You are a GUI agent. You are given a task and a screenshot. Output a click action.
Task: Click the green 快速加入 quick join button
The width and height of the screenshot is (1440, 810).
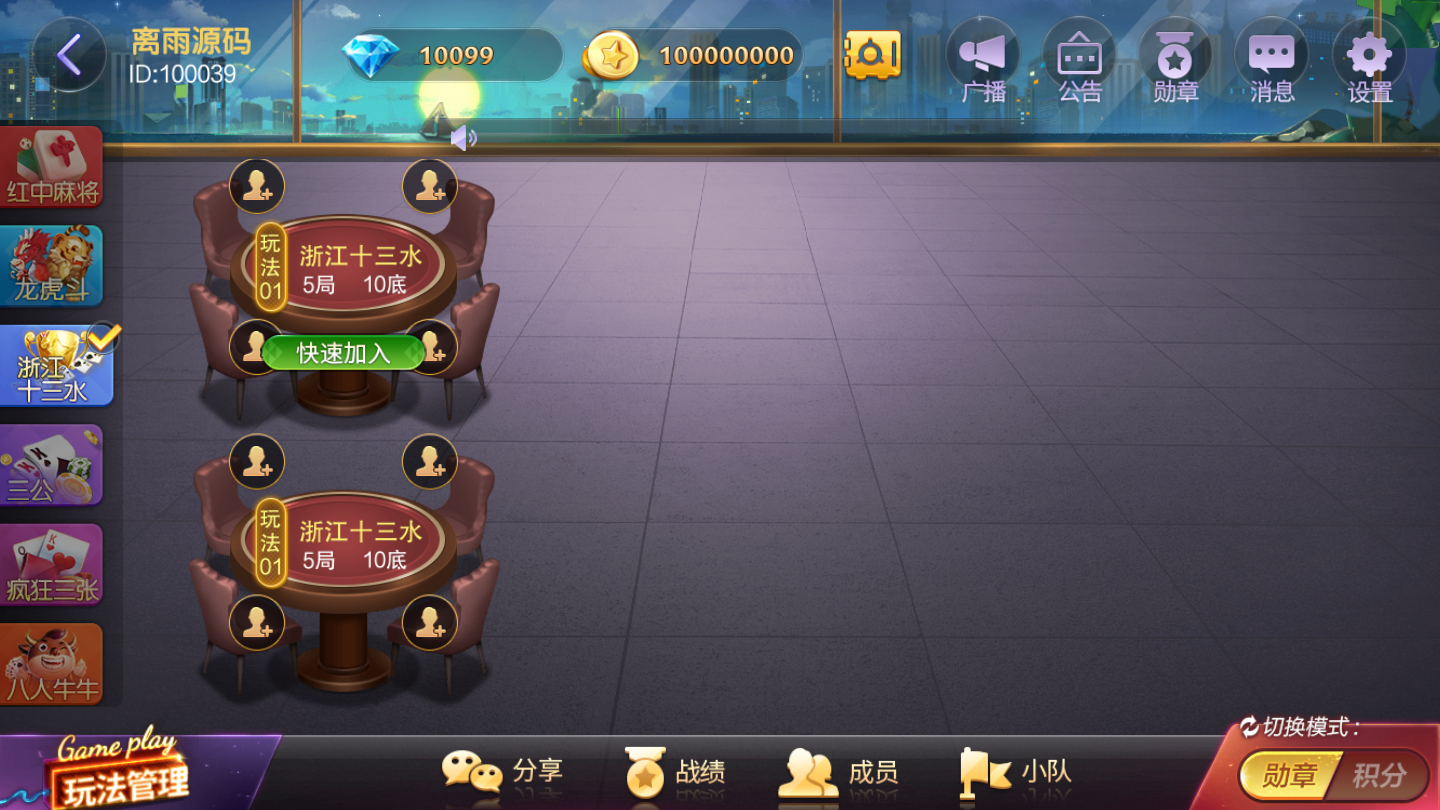coord(343,353)
